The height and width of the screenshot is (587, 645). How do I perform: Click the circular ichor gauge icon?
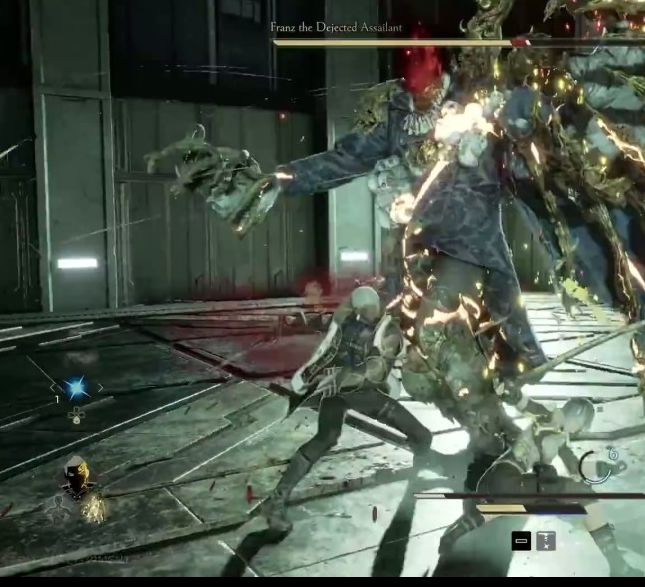click(598, 467)
